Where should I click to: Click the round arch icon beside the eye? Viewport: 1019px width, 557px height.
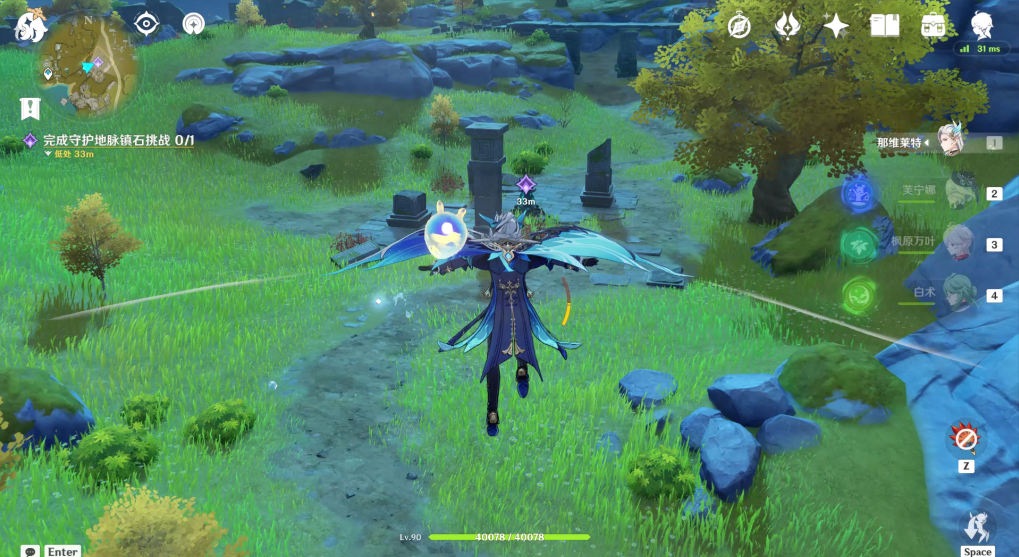coord(193,24)
